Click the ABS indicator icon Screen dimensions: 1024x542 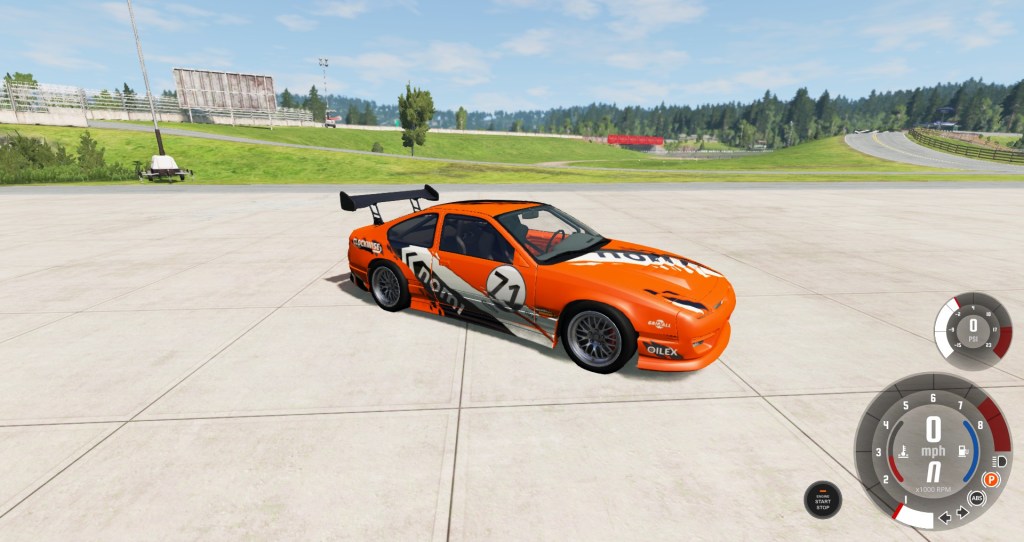(976, 498)
